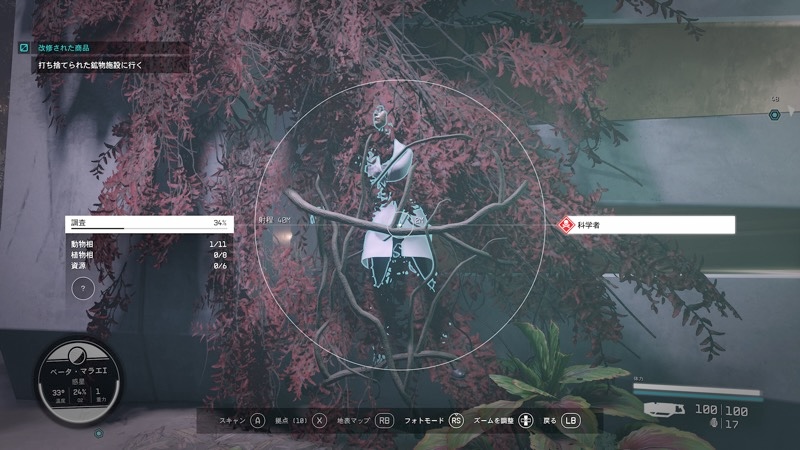Click the 資源 resources survey row
Viewport: 800px width, 450px height.
point(148,266)
